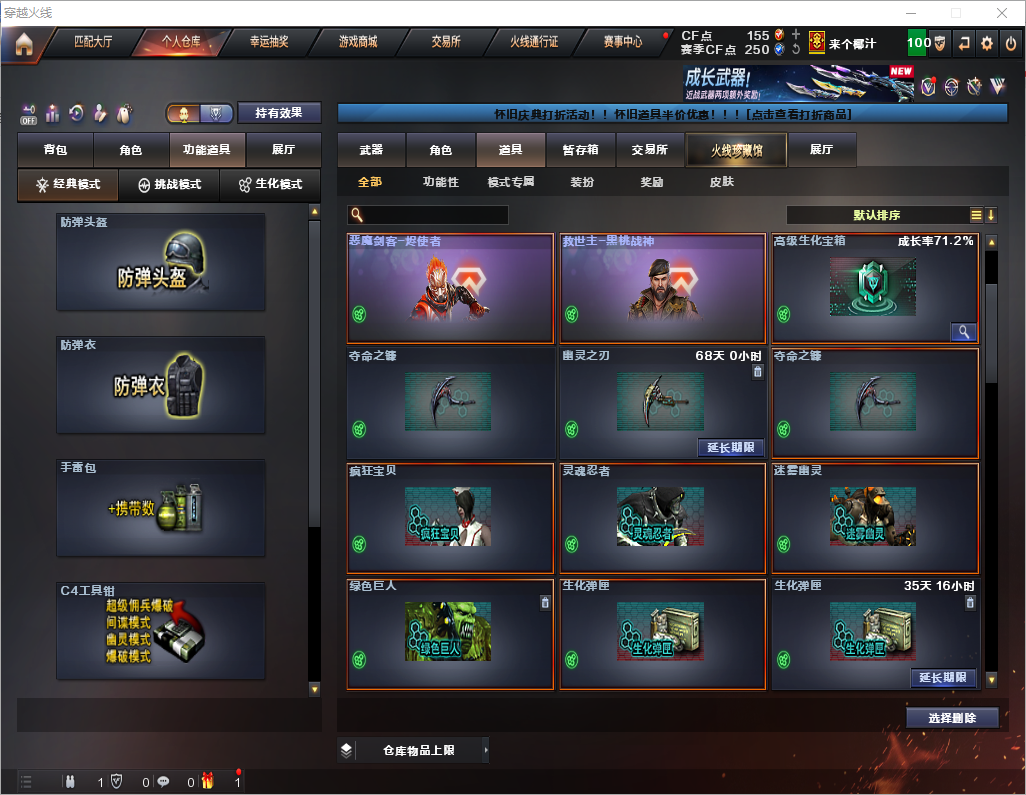Viewport: 1026px width, 795px height.
Task: Switch to the 交易所 top navigation tab
Action: (x=446, y=42)
